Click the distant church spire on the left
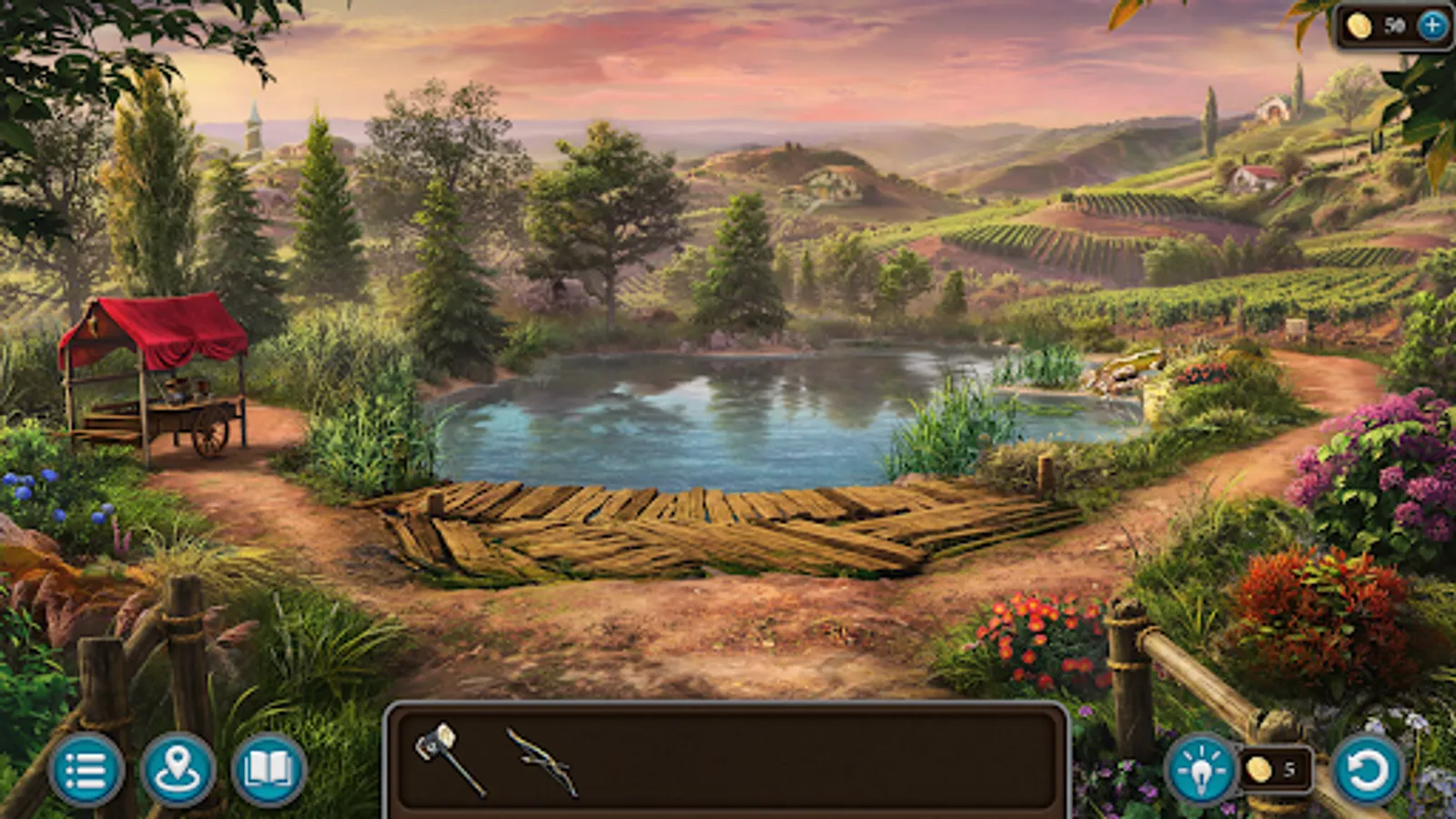Viewport: 1456px width, 819px height. tap(255, 127)
